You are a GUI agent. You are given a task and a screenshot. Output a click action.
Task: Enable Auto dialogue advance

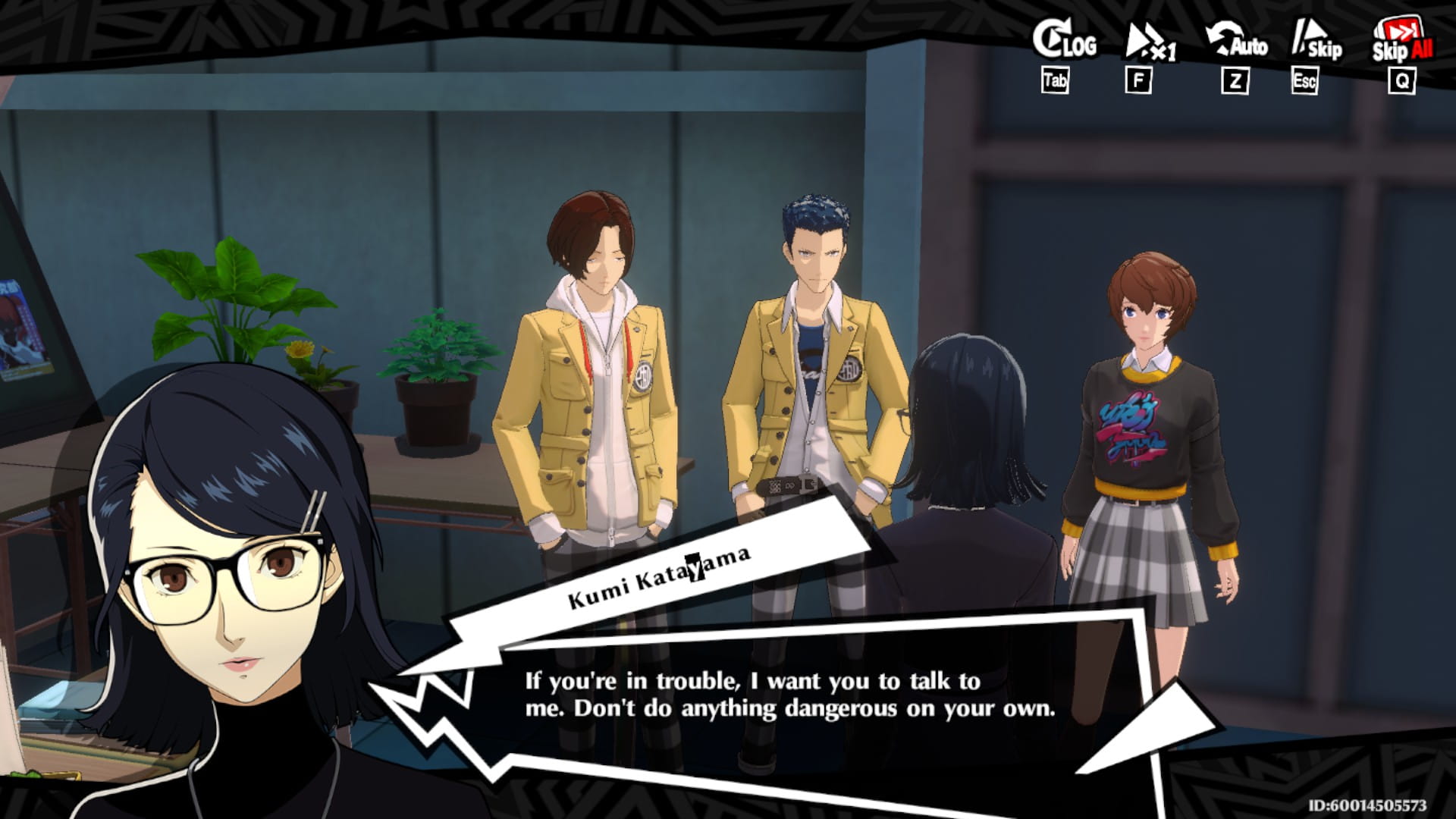(1236, 42)
